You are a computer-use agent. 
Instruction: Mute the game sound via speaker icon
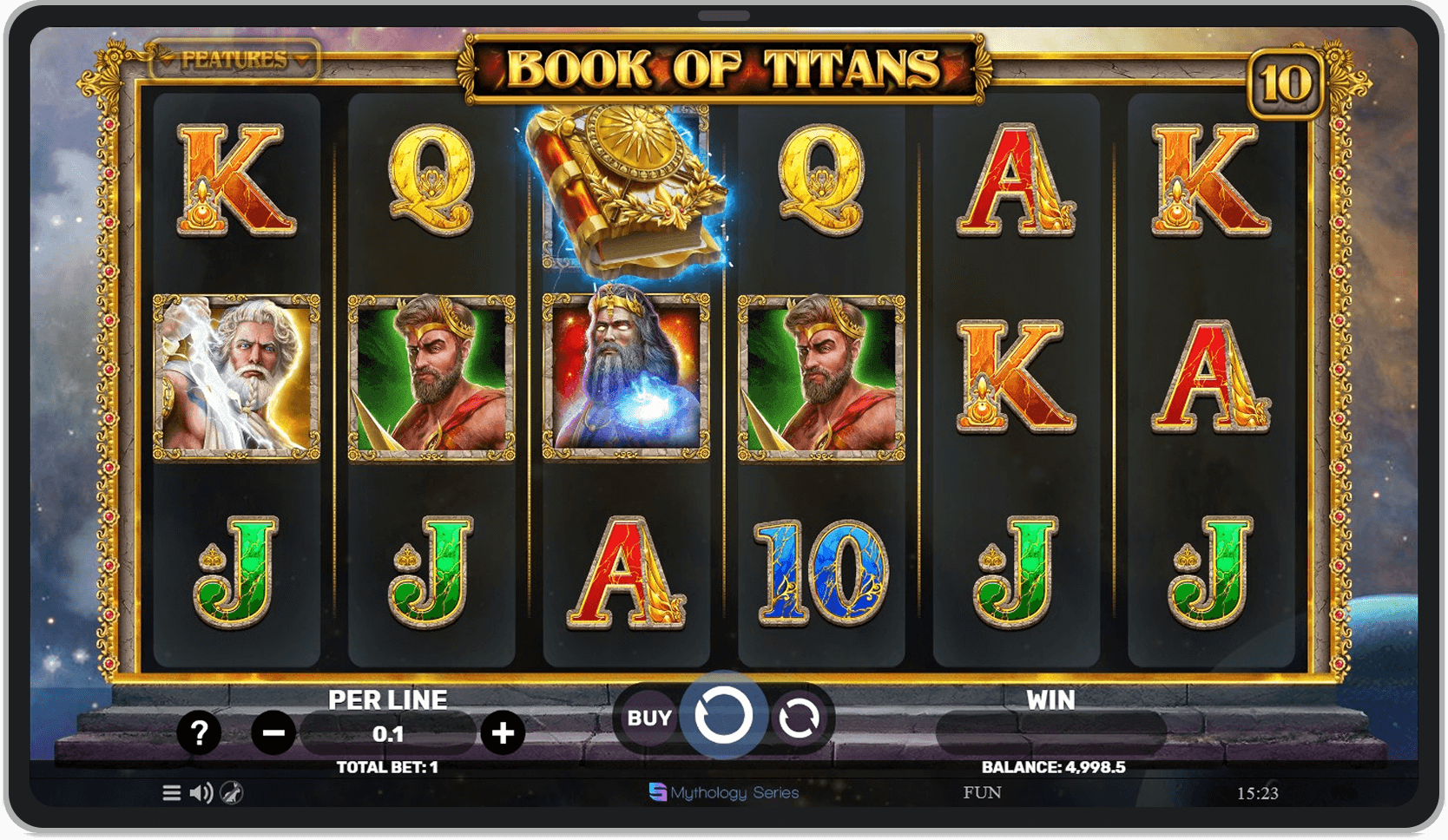pos(200,792)
